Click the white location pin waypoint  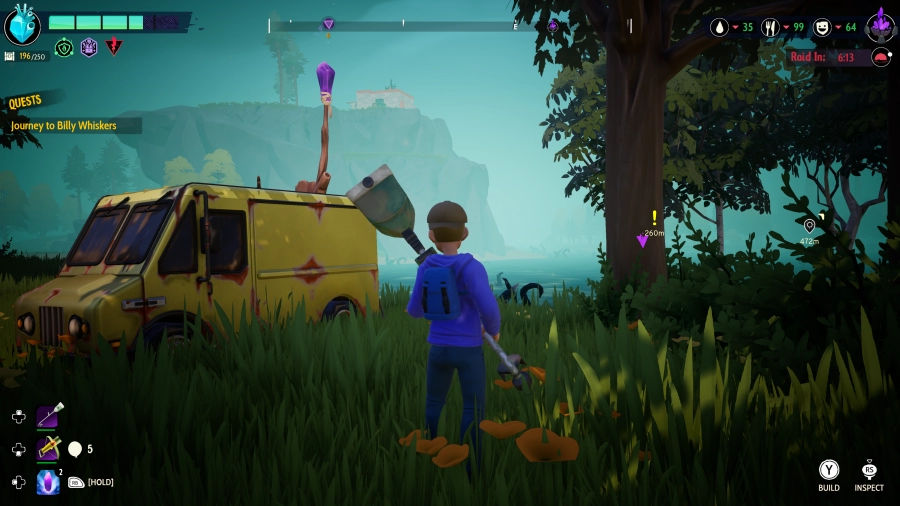coord(809,226)
